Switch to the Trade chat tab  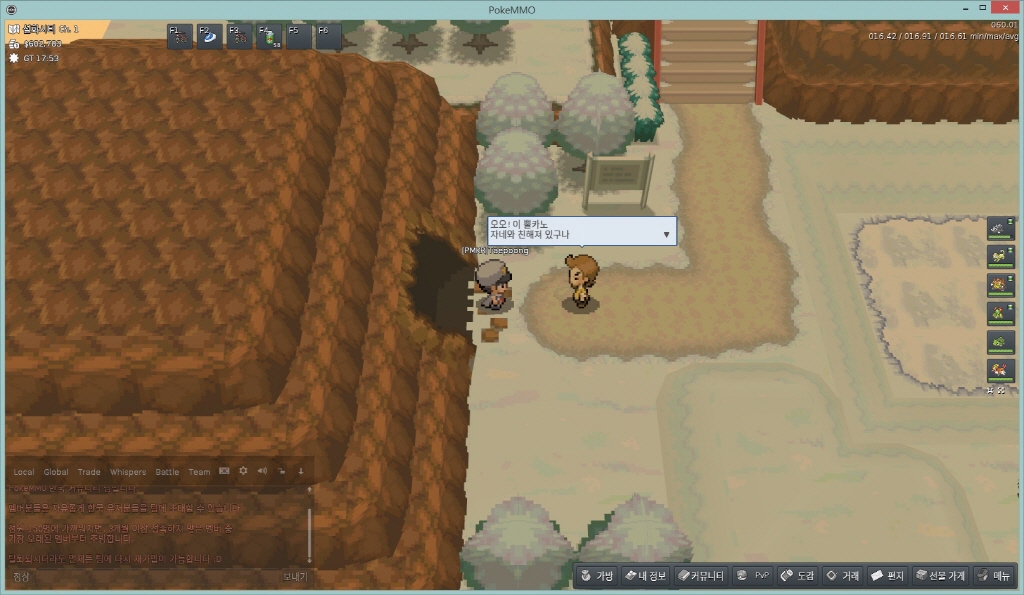click(89, 472)
